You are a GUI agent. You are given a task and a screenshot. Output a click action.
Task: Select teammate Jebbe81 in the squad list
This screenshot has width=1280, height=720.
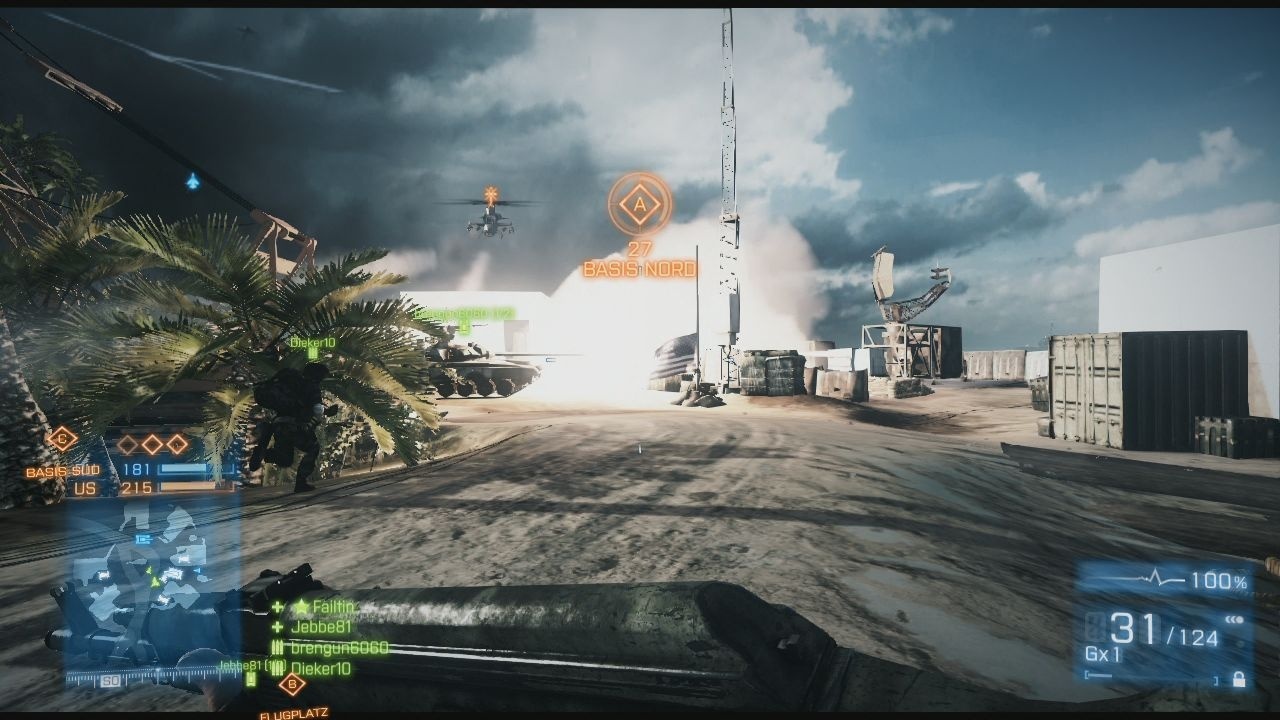pyautogui.click(x=320, y=627)
